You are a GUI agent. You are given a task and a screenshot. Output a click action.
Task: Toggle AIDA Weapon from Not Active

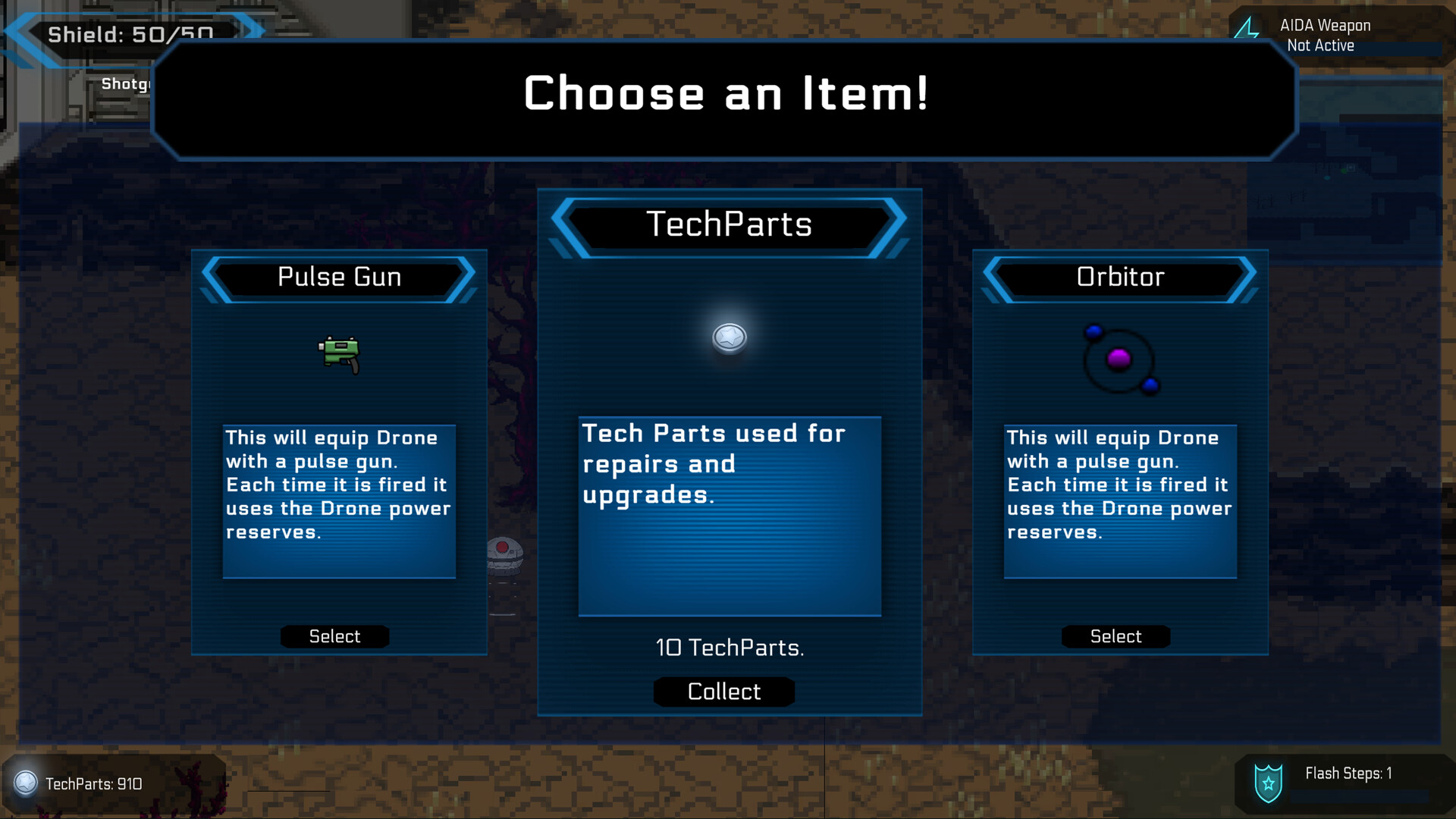(x=1319, y=45)
